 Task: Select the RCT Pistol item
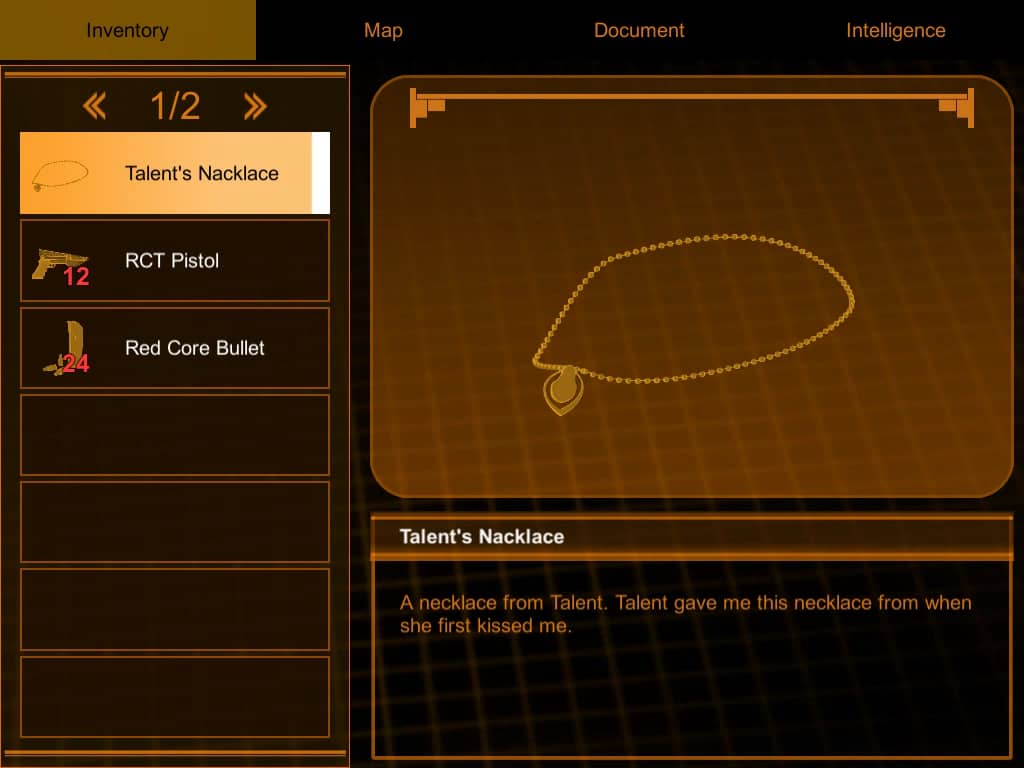[174, 261]
